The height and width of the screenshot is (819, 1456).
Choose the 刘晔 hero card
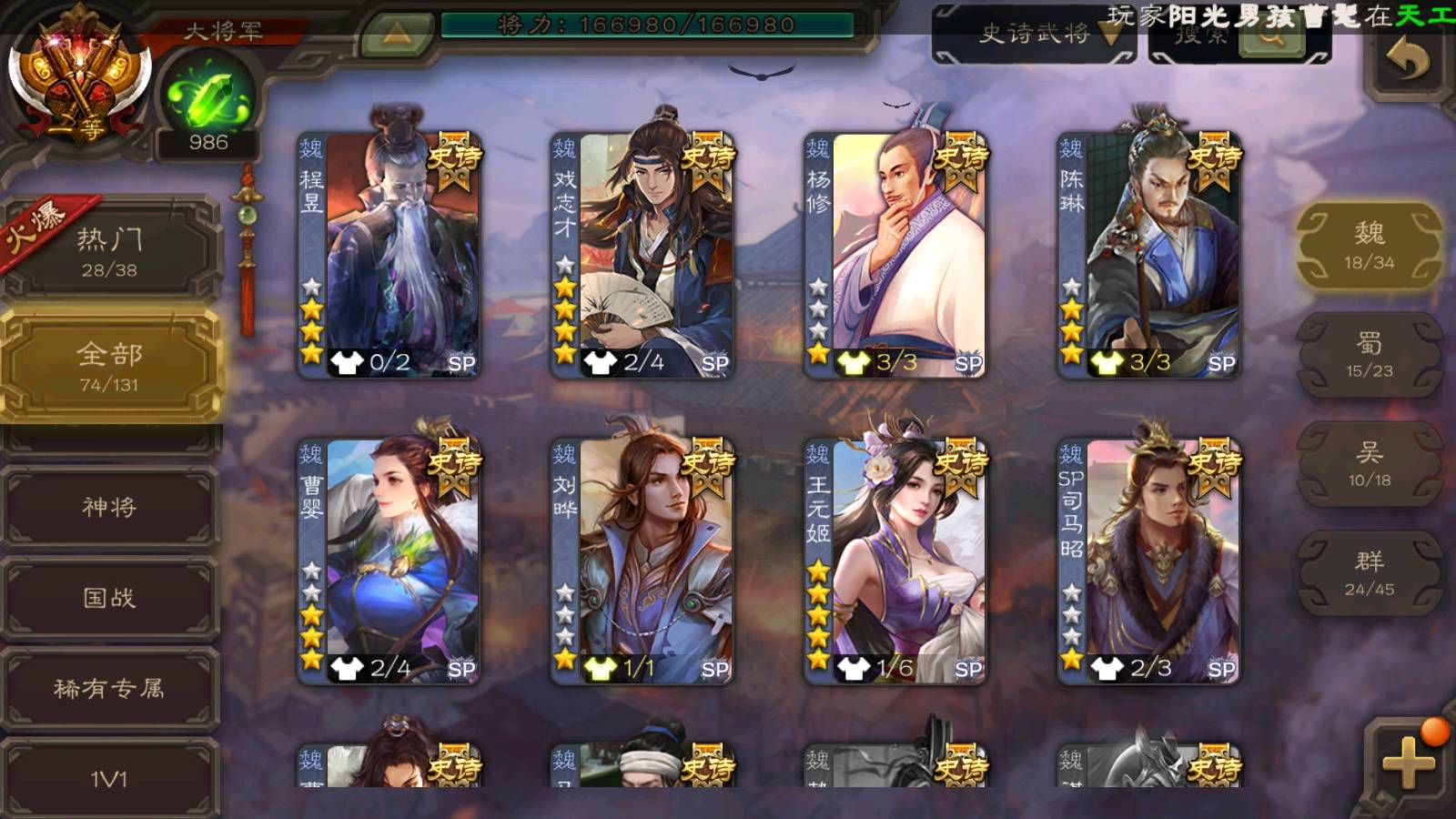pyautogui.click(x=642, y=561)
